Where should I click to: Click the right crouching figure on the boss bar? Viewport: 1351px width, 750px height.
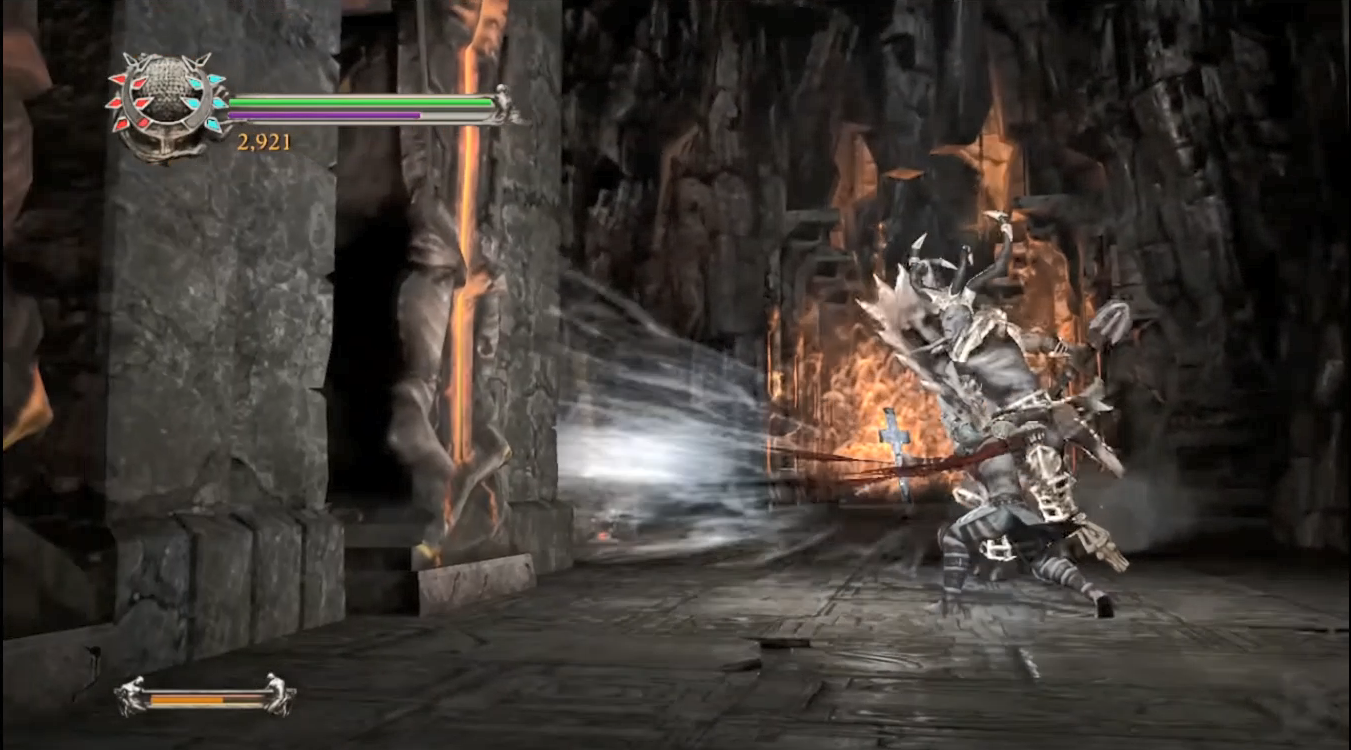coord(278,698)
